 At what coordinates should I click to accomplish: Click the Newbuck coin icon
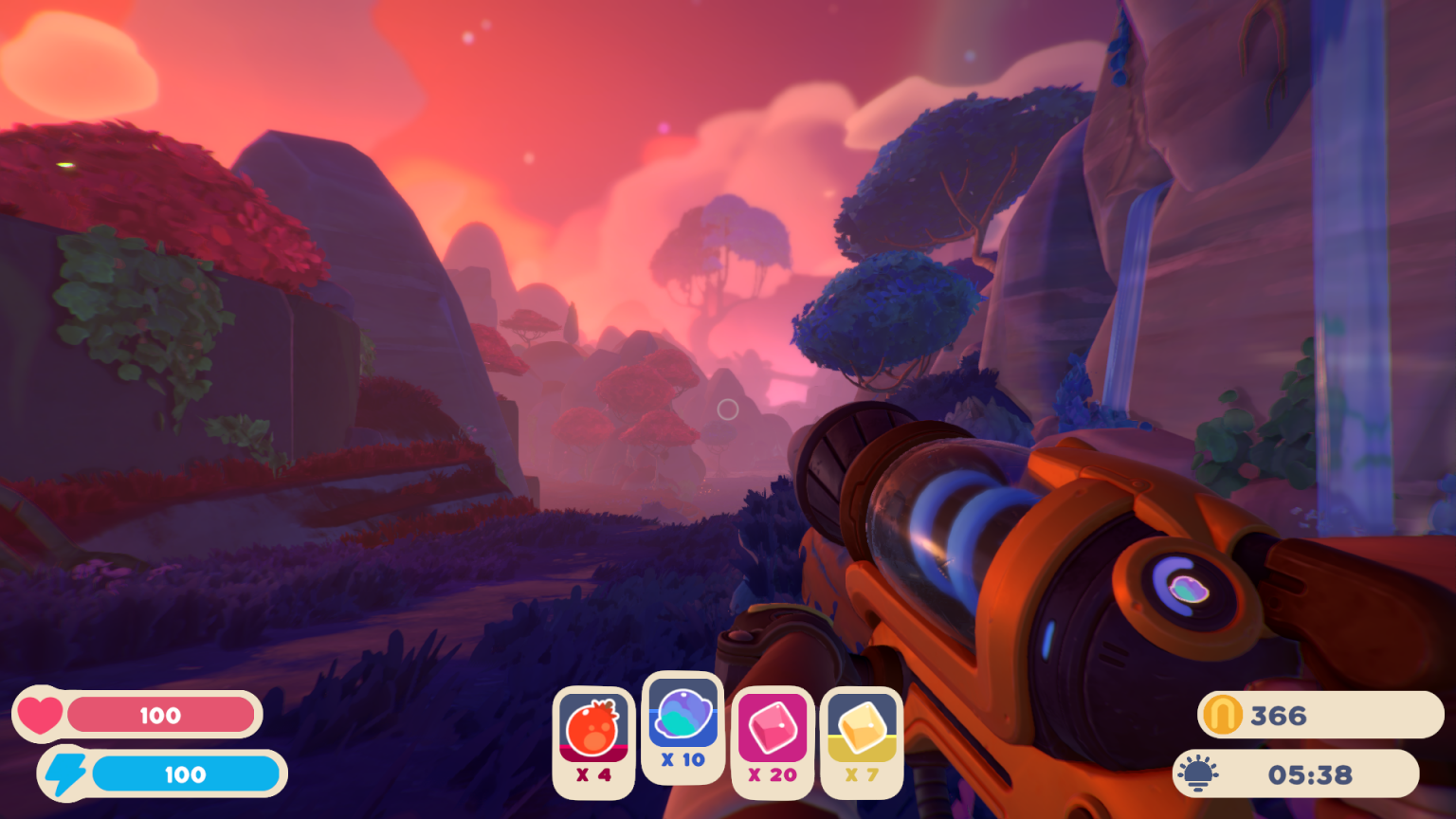coord(1223,716)
